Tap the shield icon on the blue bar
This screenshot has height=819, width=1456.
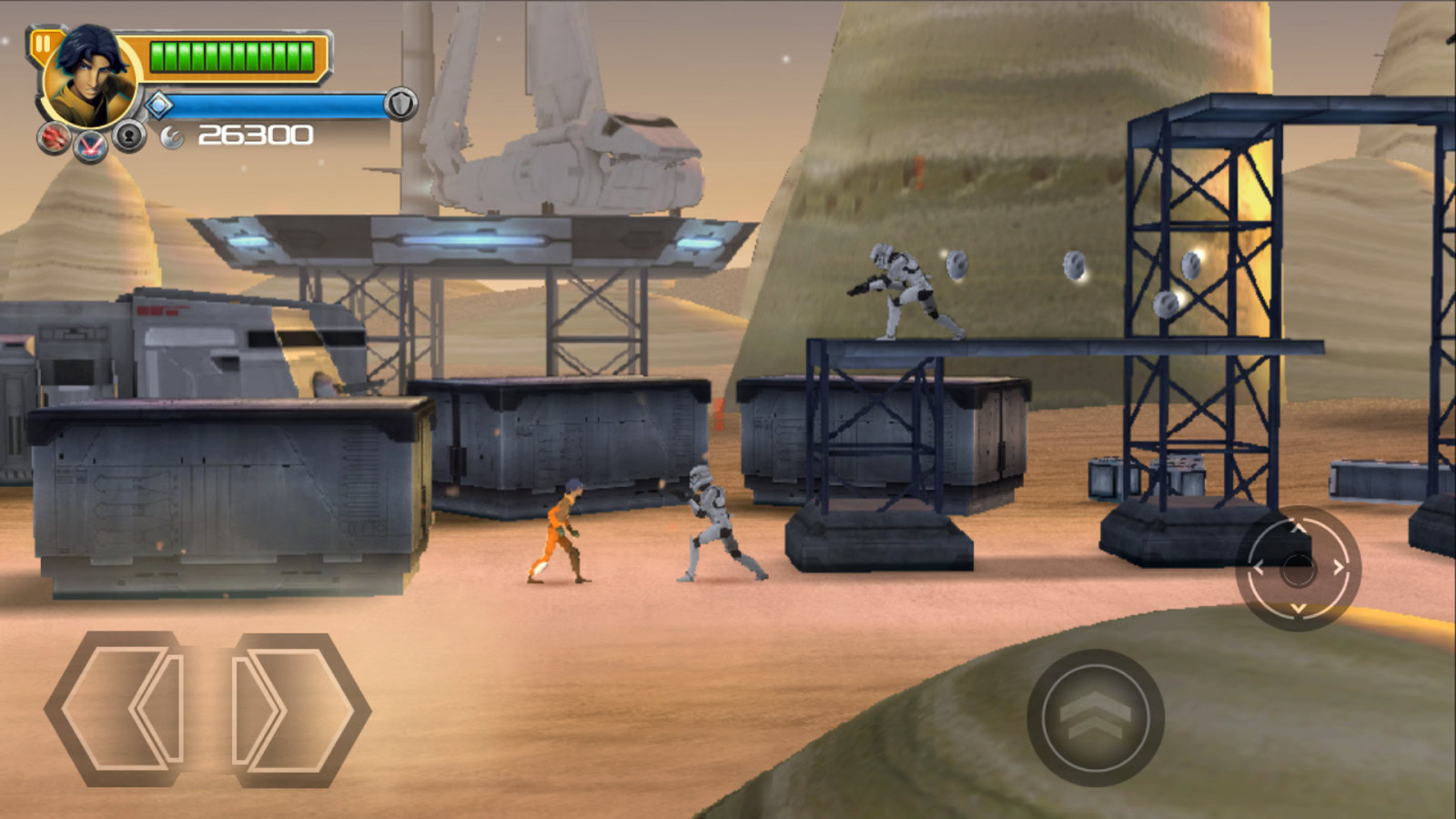click(400, 105)
